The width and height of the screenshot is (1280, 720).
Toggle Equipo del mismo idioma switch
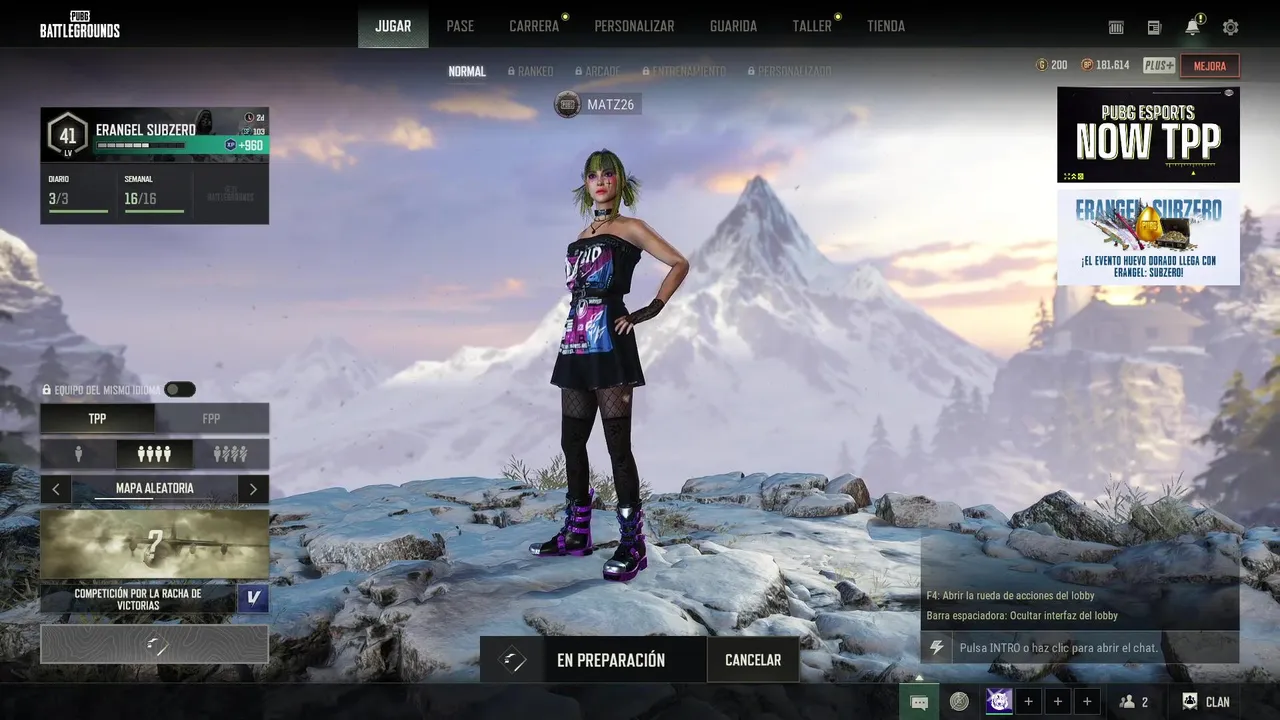click(180, 390)
